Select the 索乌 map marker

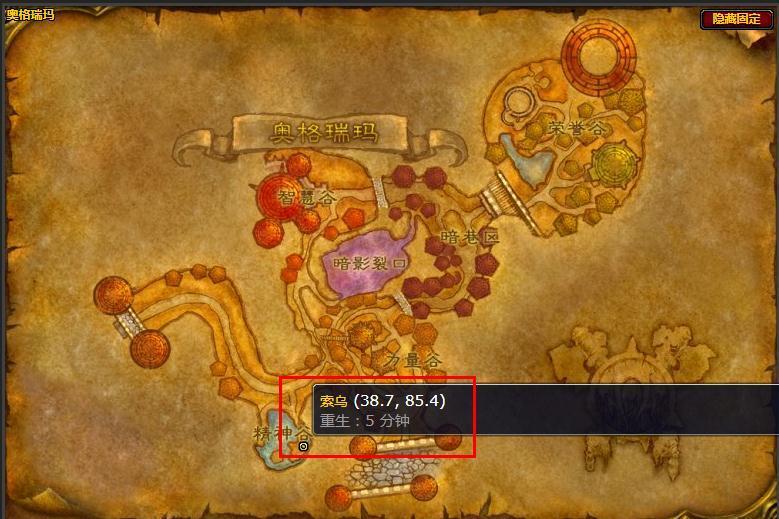[x=304, y=446]
